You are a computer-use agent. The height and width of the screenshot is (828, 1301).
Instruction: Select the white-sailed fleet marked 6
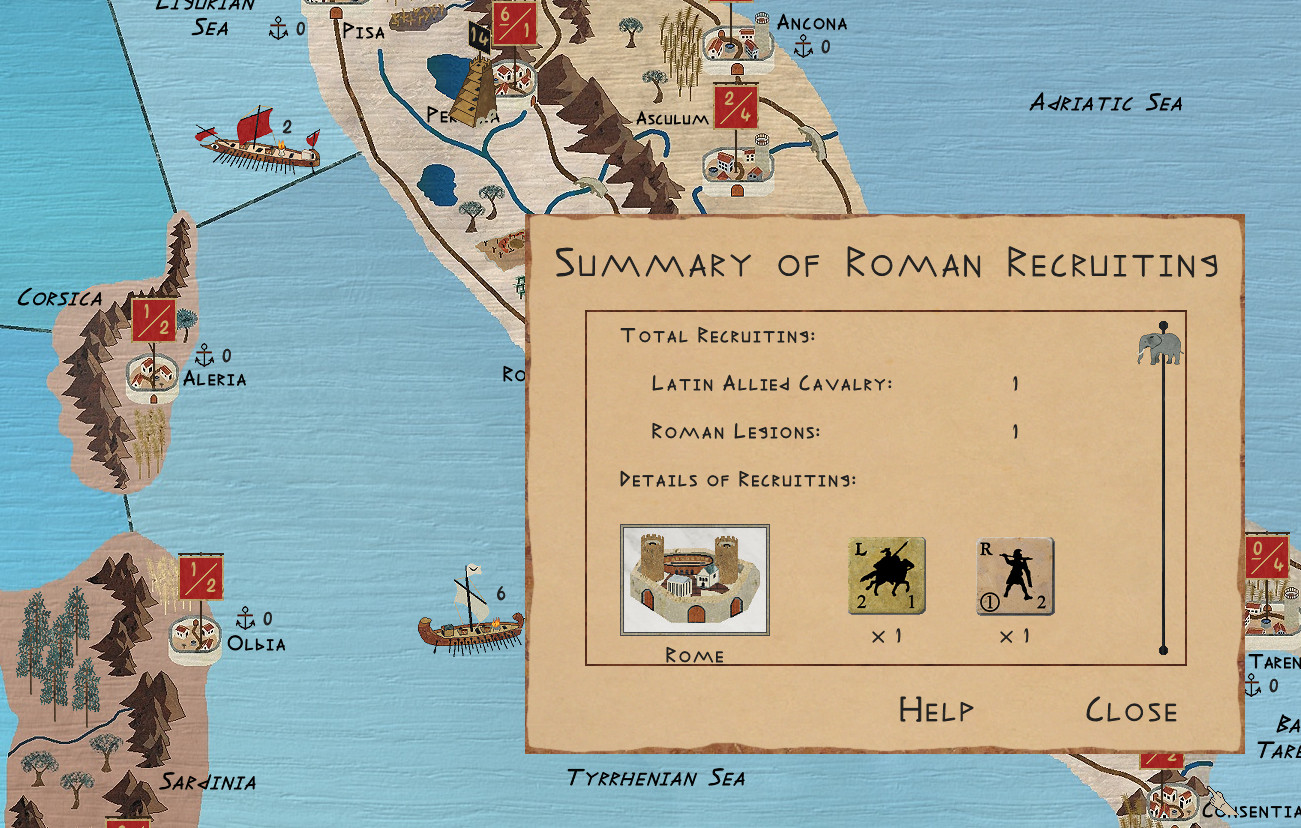[x=470, y=620]
